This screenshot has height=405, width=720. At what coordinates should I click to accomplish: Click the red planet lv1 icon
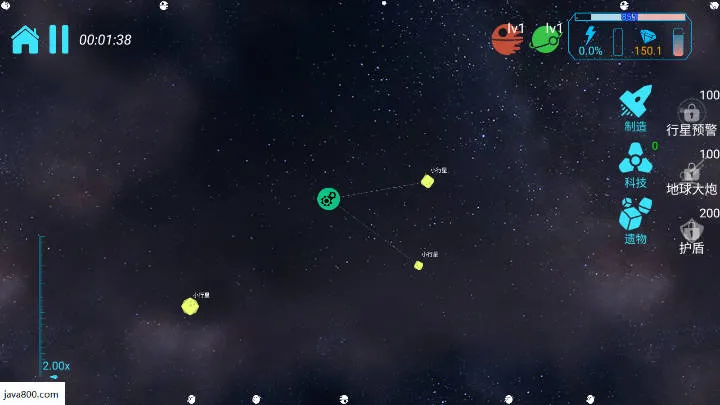click(507, 39)
